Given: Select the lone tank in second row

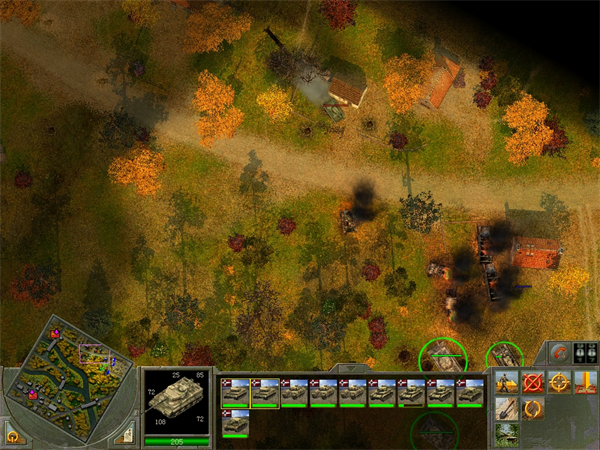Looking at the screenshot, I should pyautogui.click(x=235, y=421).
